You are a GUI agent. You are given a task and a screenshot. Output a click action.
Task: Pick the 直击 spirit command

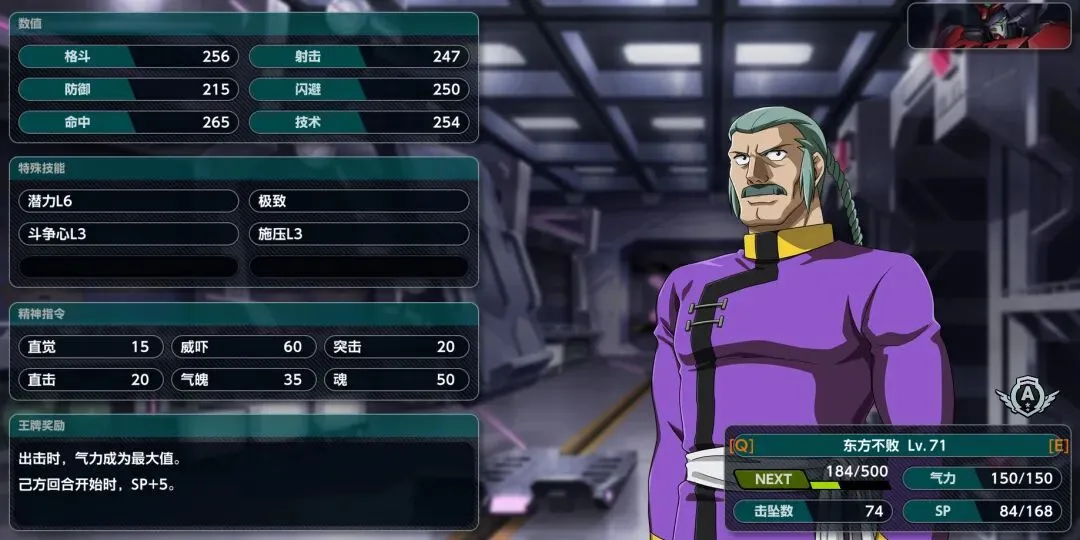pos(89,380)
